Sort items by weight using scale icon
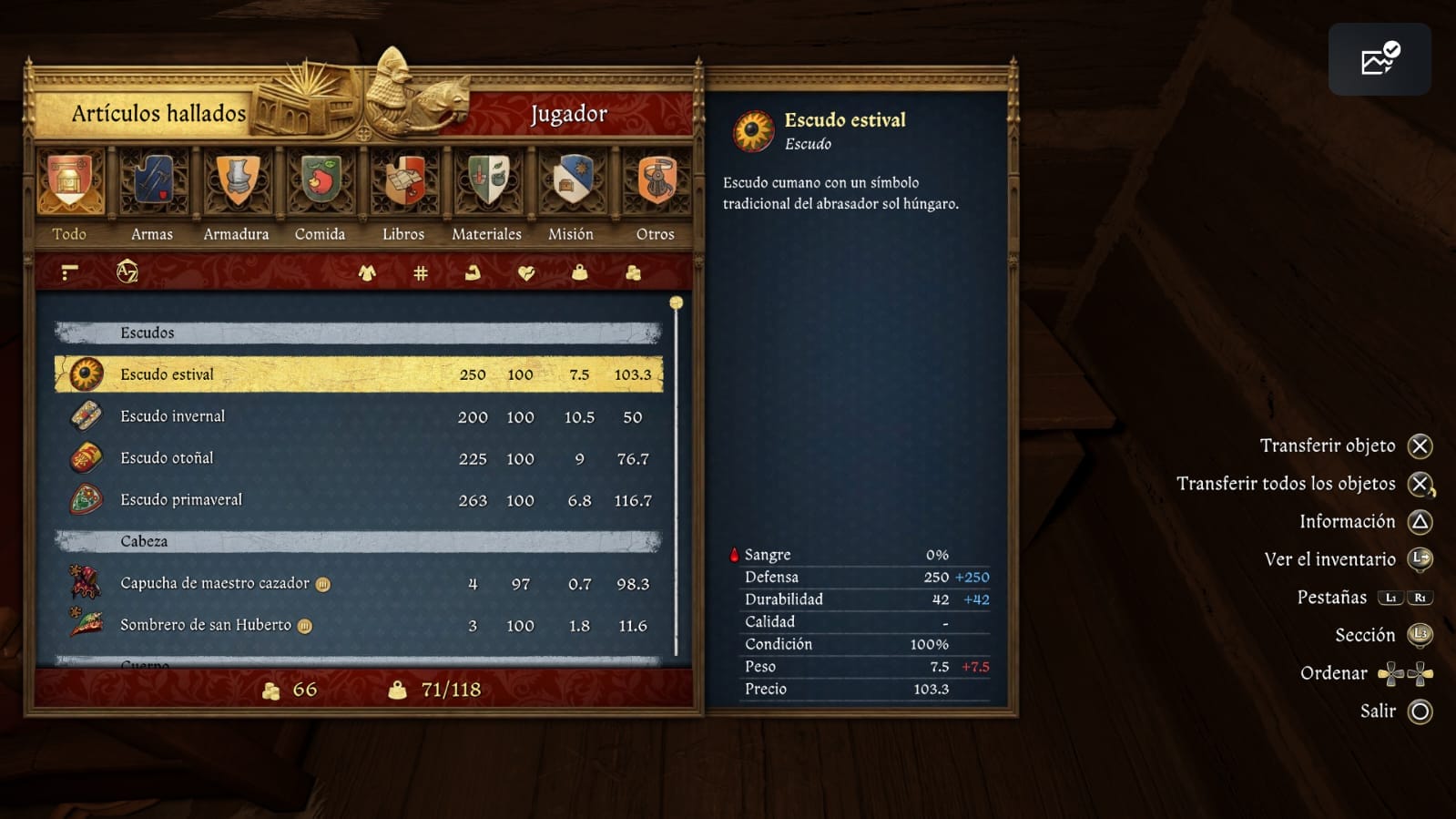This screenshot has width=1456, height=819. coord(578,272)
